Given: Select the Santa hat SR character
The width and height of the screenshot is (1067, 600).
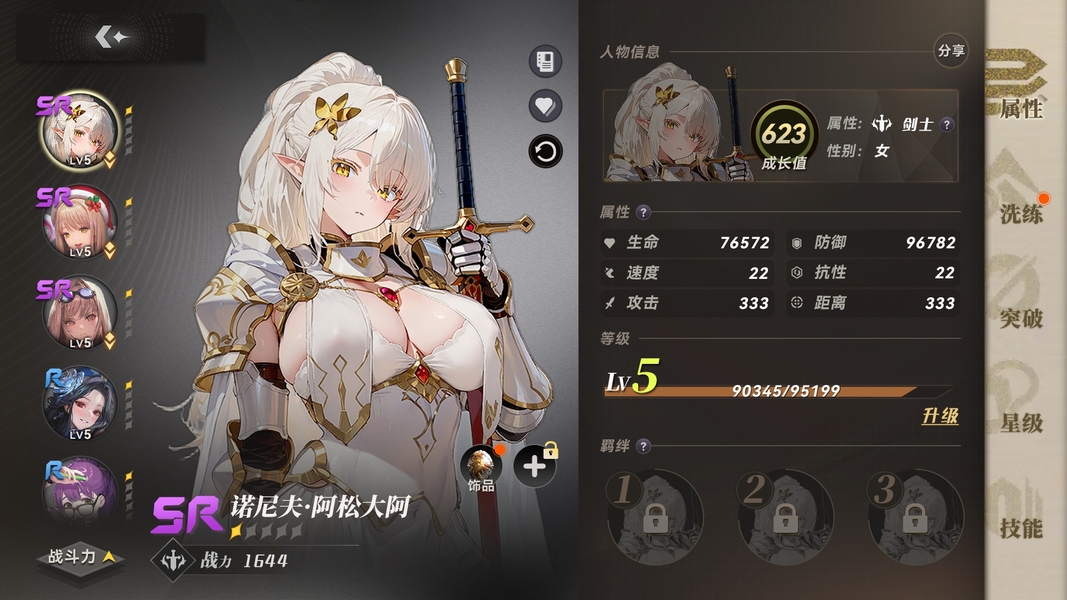Looking at the screenshot, I should tap(80, 224).
